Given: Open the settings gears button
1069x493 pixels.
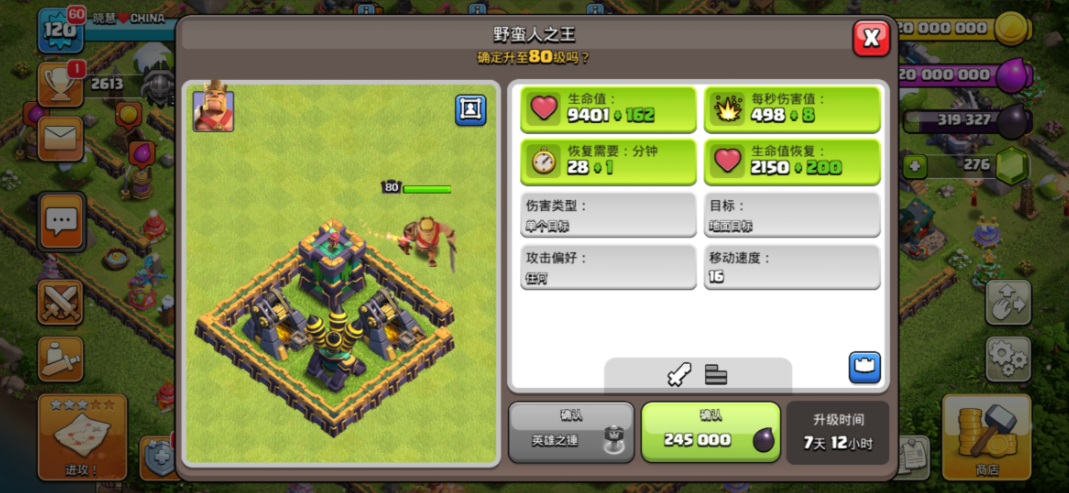Looking at the screenshot, I should coord(1008,357).
